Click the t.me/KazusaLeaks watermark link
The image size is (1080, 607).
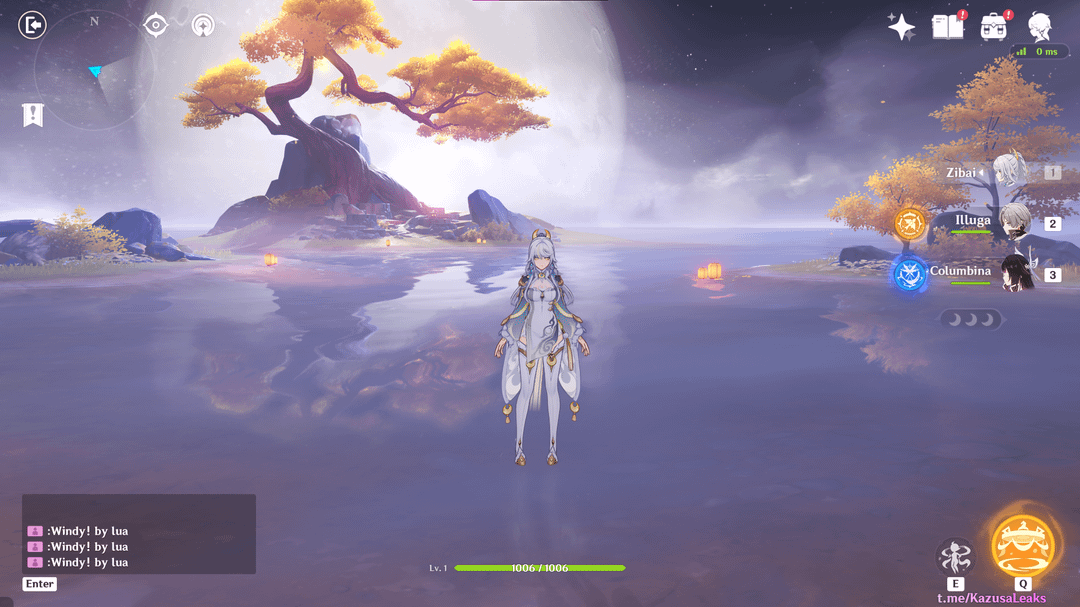[991, 598]
